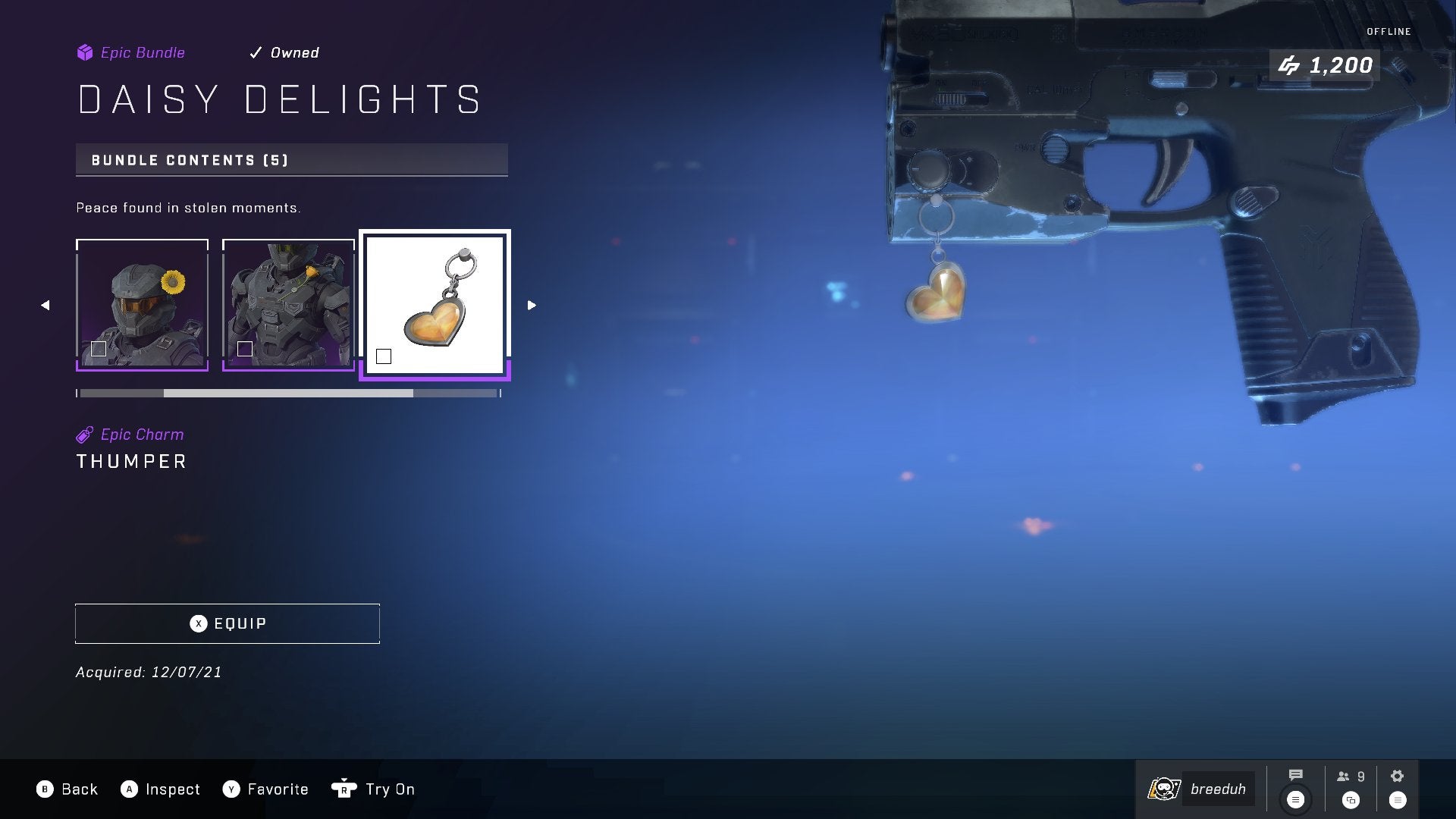1456x819 pixels.
Task: Click the right carousel arrow
Action: pos(531,304)
